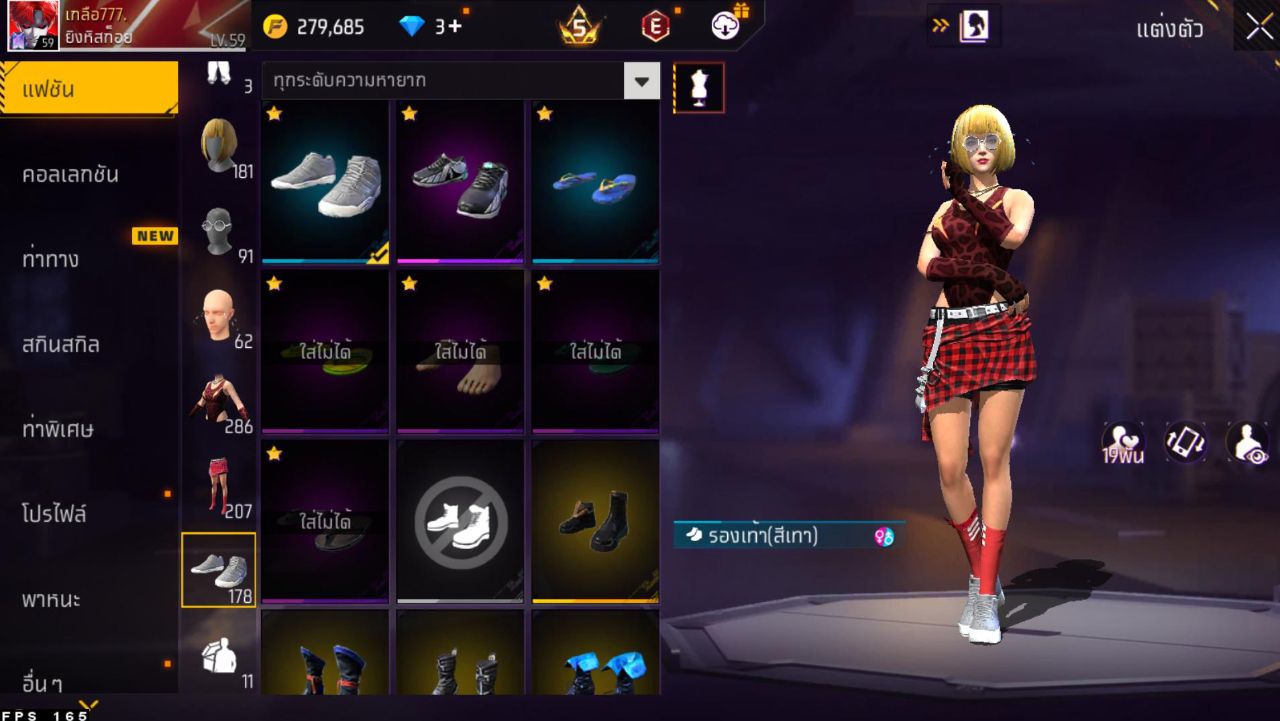1280x721 pixels.
Task: Enable the eye preview toggle
Action: coord(1245,443)
